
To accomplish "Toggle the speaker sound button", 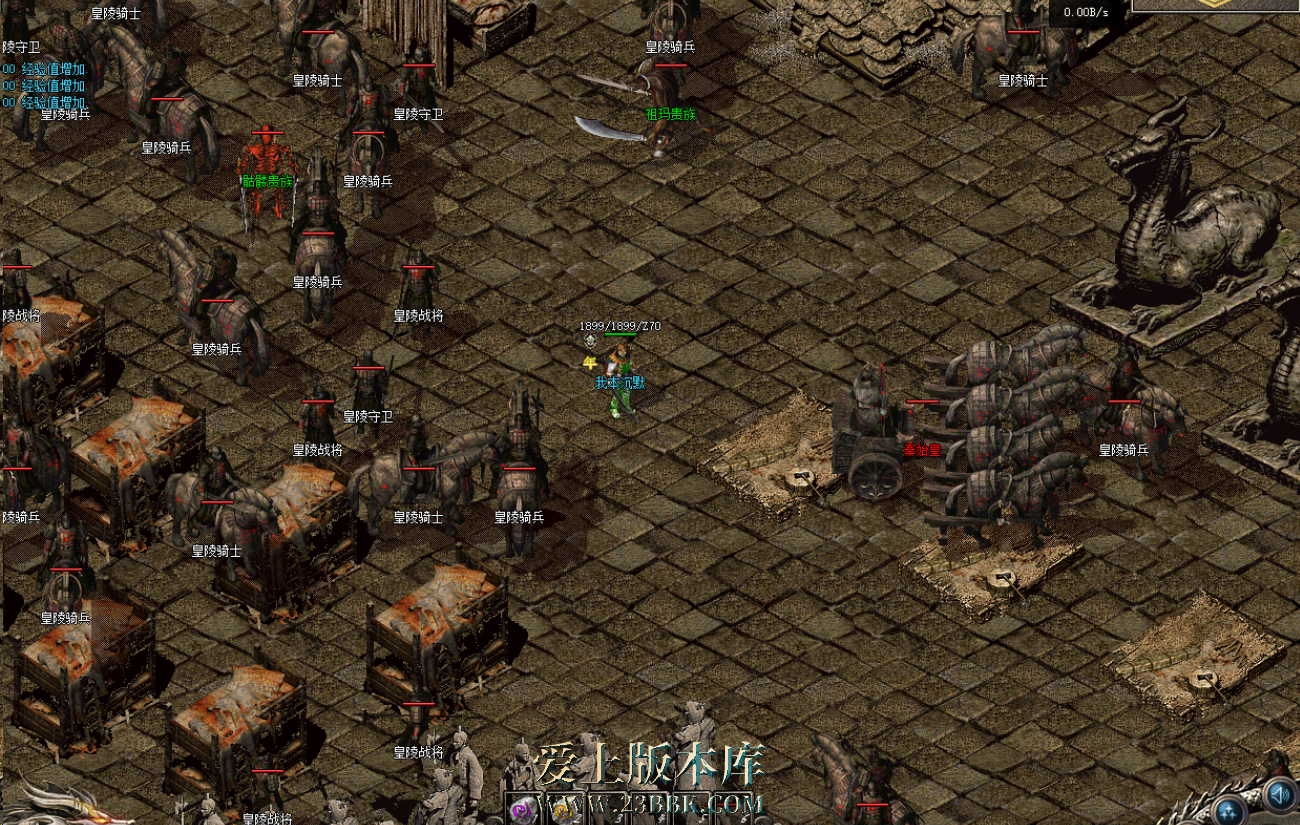I will pos(1279,796).
